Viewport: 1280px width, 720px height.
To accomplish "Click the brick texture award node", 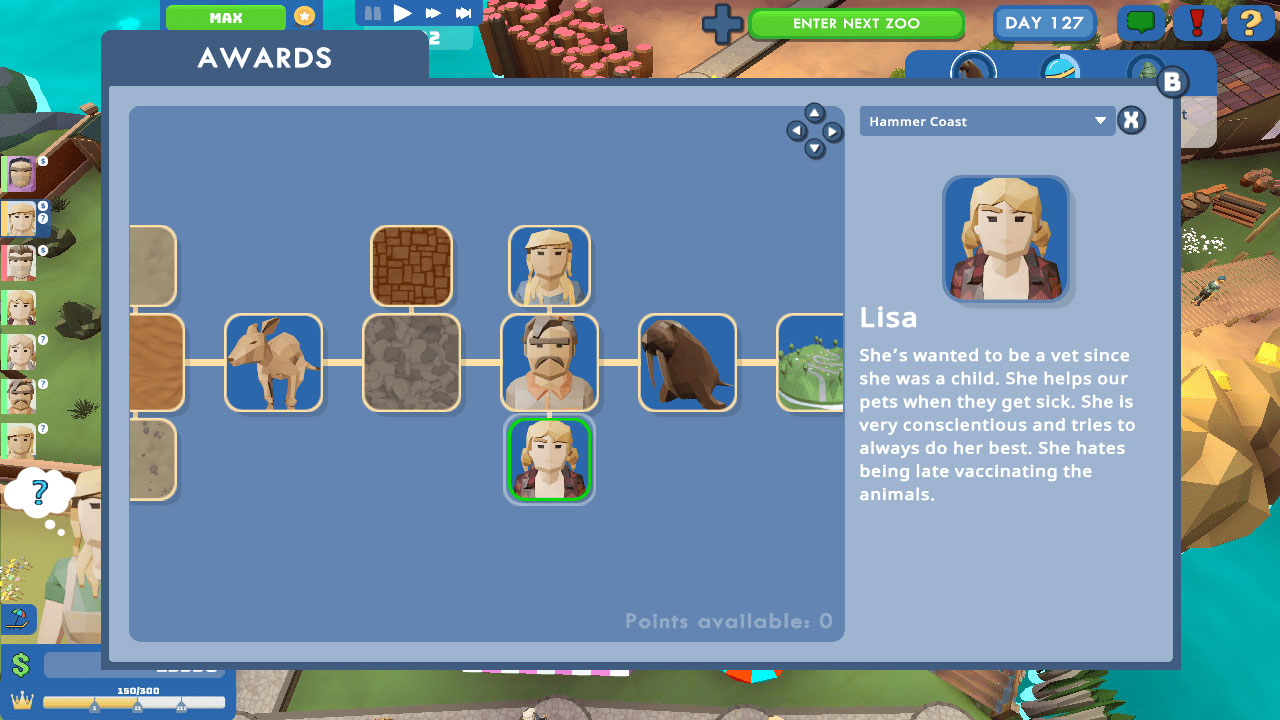I will coord(411,265).
